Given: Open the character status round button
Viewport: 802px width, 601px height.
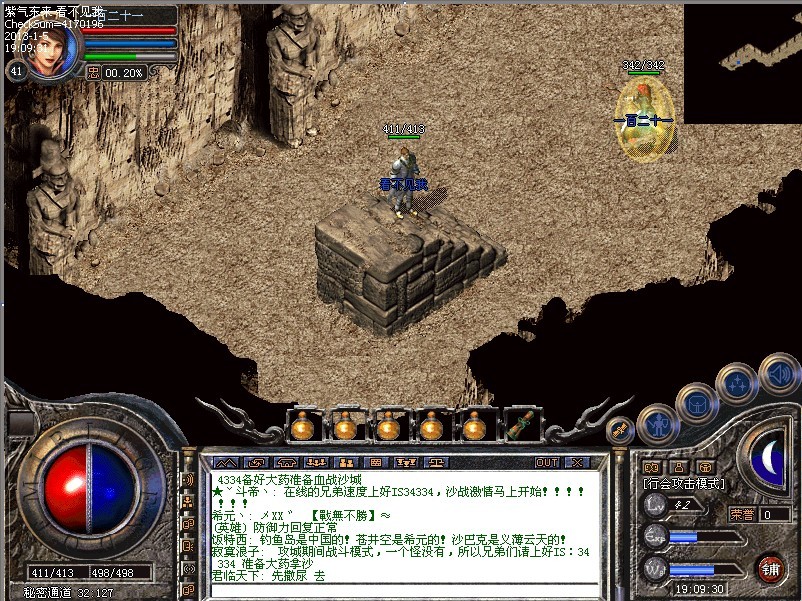Looking at the screenshot, I should [658, 424].
